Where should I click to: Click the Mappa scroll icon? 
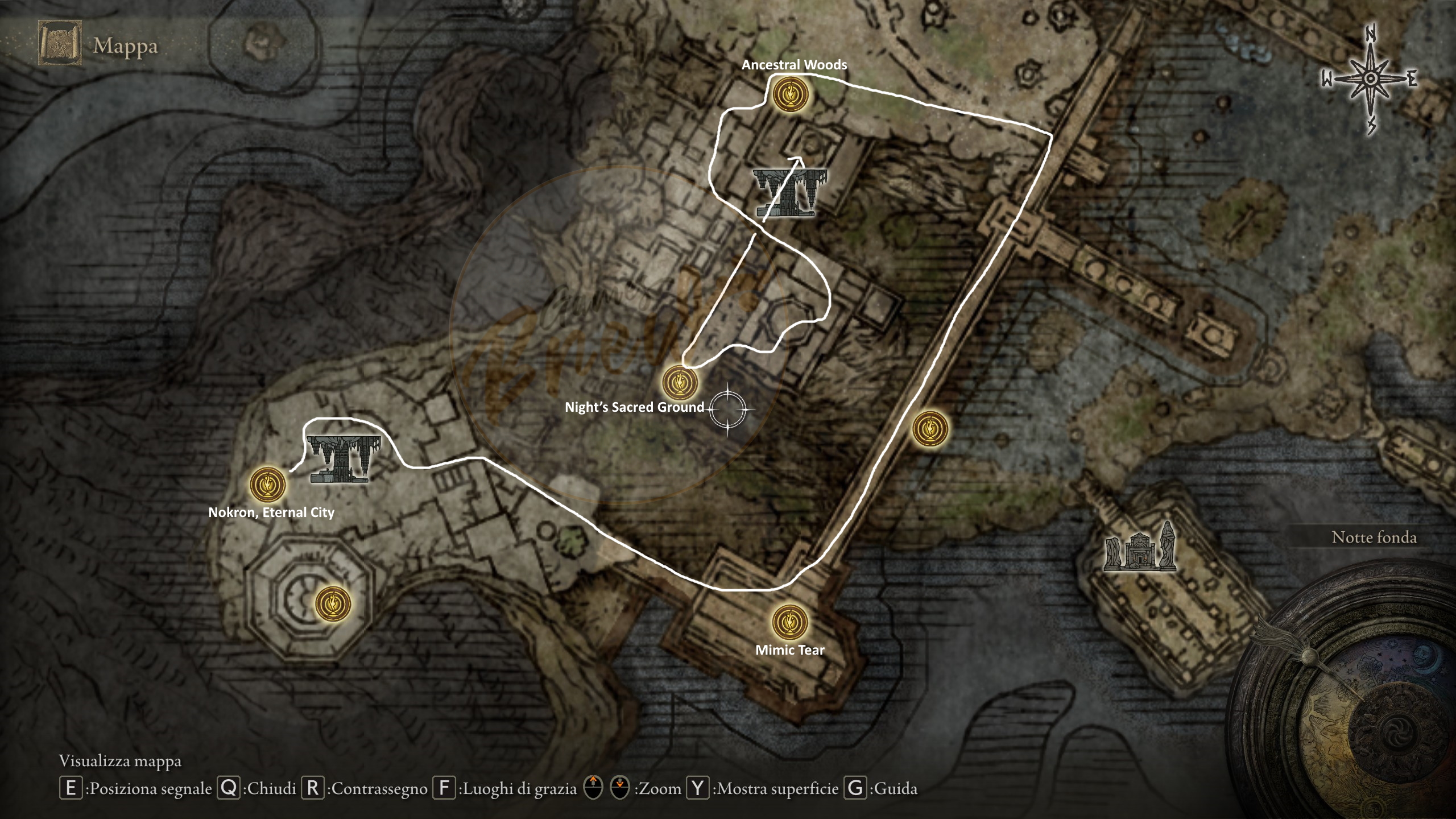(59, 43)
